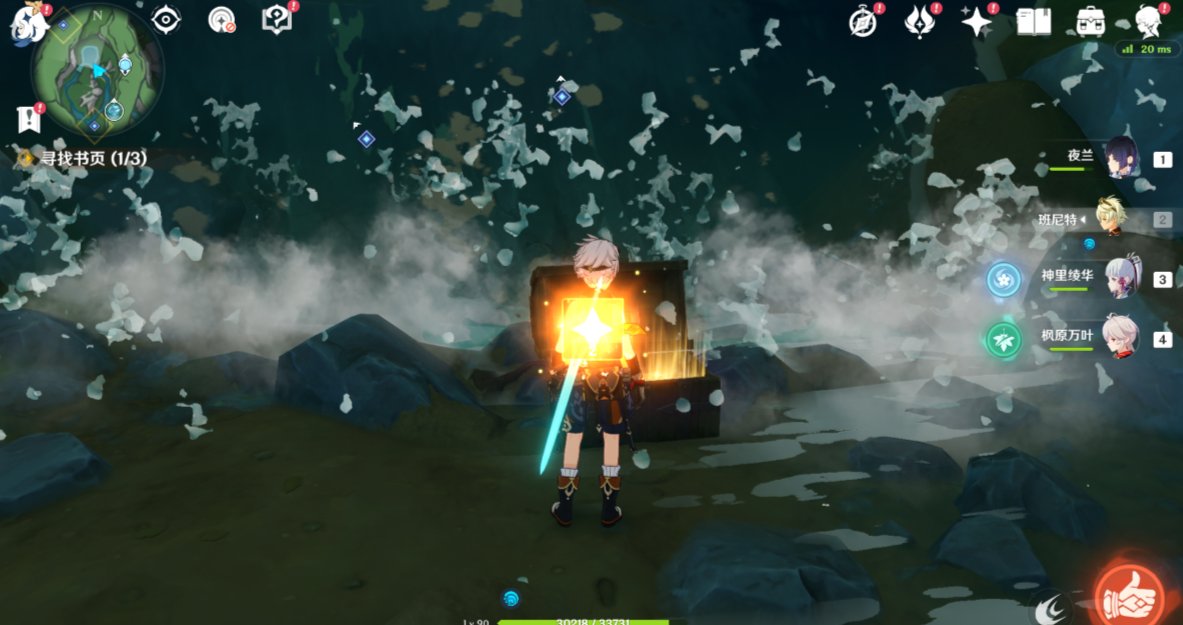The image size is (1183, 625).
Task: Trigger 神里绫华's blue cryo burst icon
Action: (1003, 280)
